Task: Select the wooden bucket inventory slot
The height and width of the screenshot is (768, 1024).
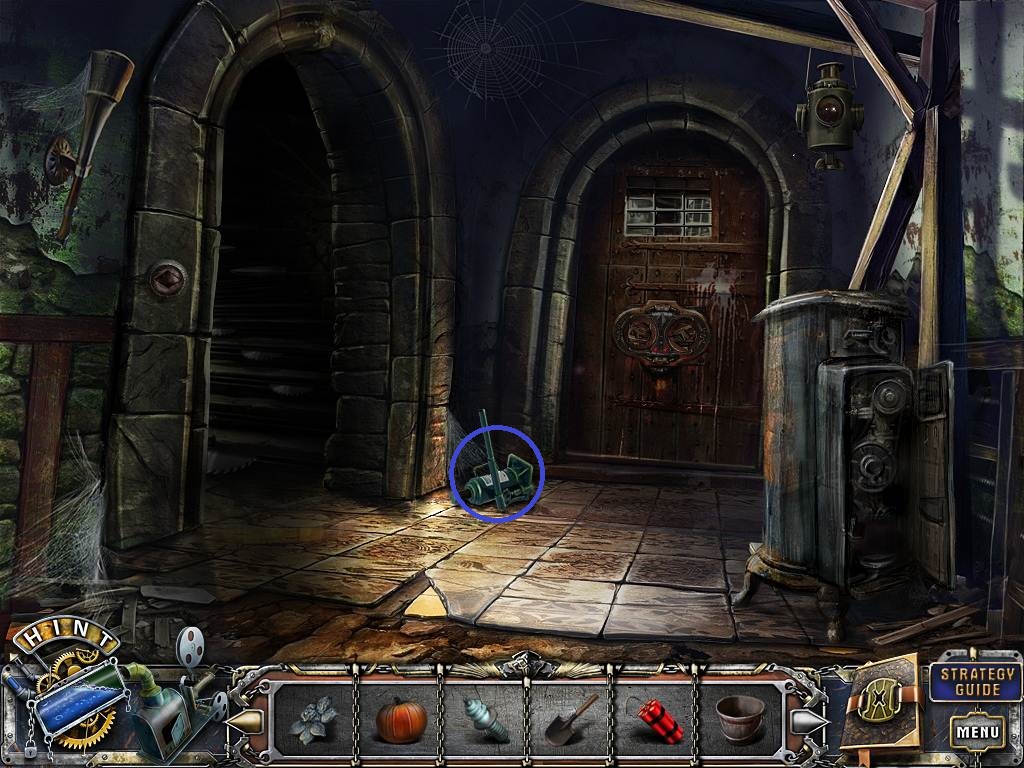Action: 741,719
